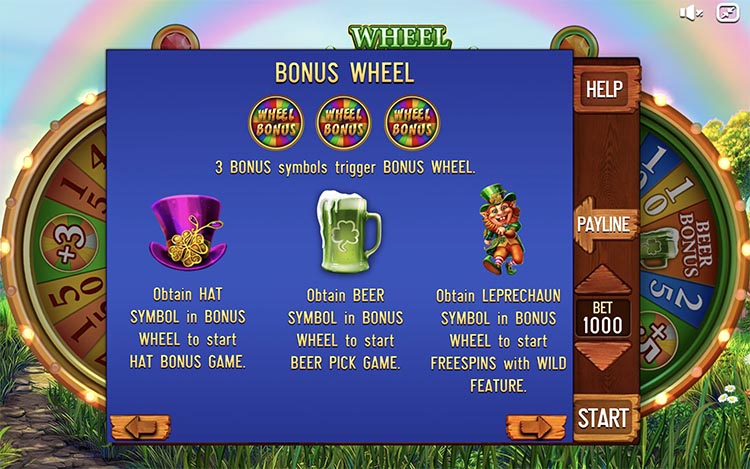Go to the next help page

point(536,427)
